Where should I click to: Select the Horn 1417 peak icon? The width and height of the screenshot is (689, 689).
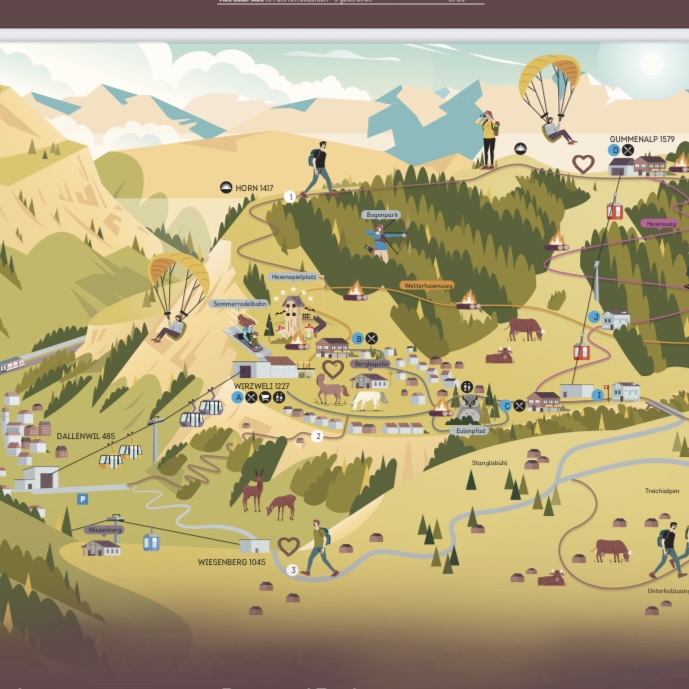[226, 187]
